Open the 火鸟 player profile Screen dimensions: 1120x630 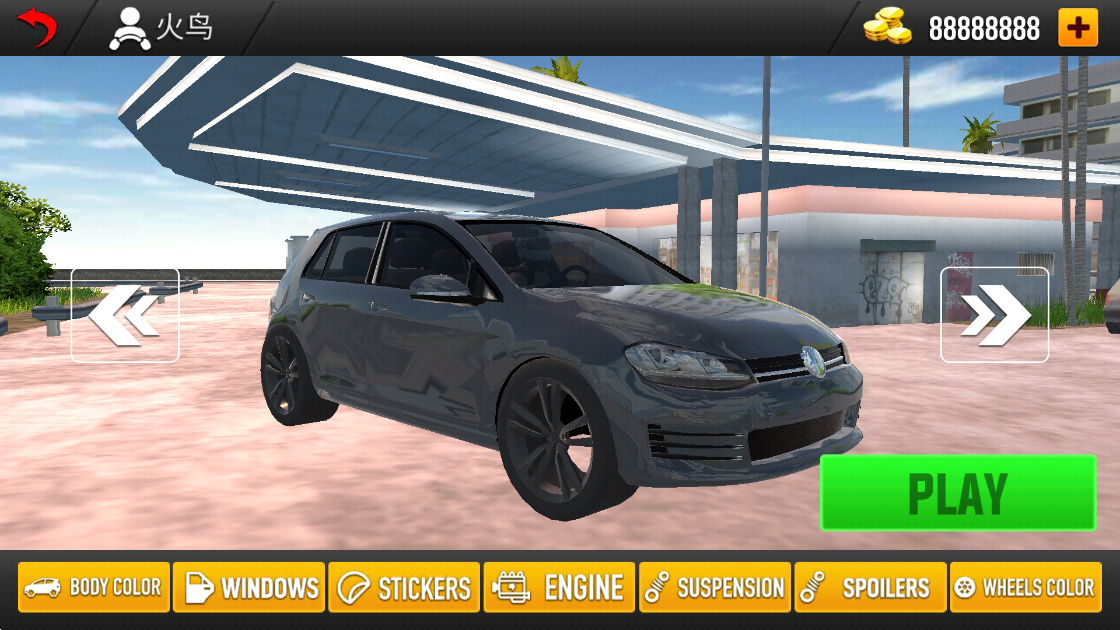pos(161,28)
